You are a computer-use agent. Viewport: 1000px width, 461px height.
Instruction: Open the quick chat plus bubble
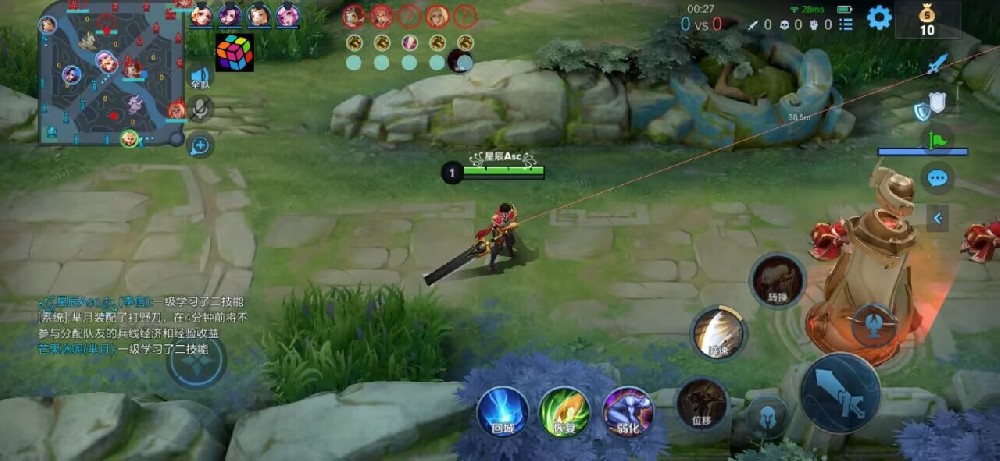click(x=200, y=146)
